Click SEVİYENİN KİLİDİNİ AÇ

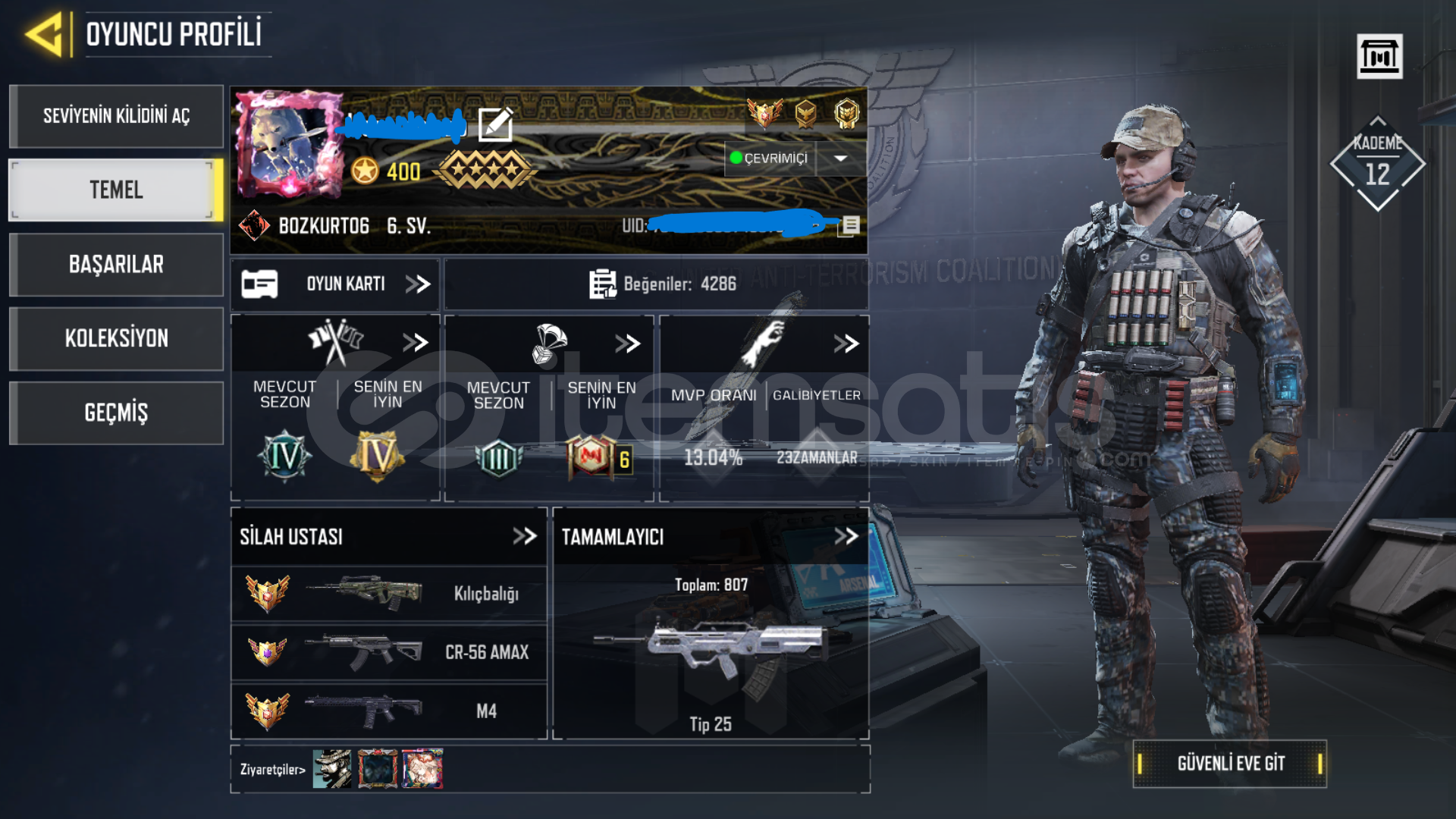[x=116, y=116]
